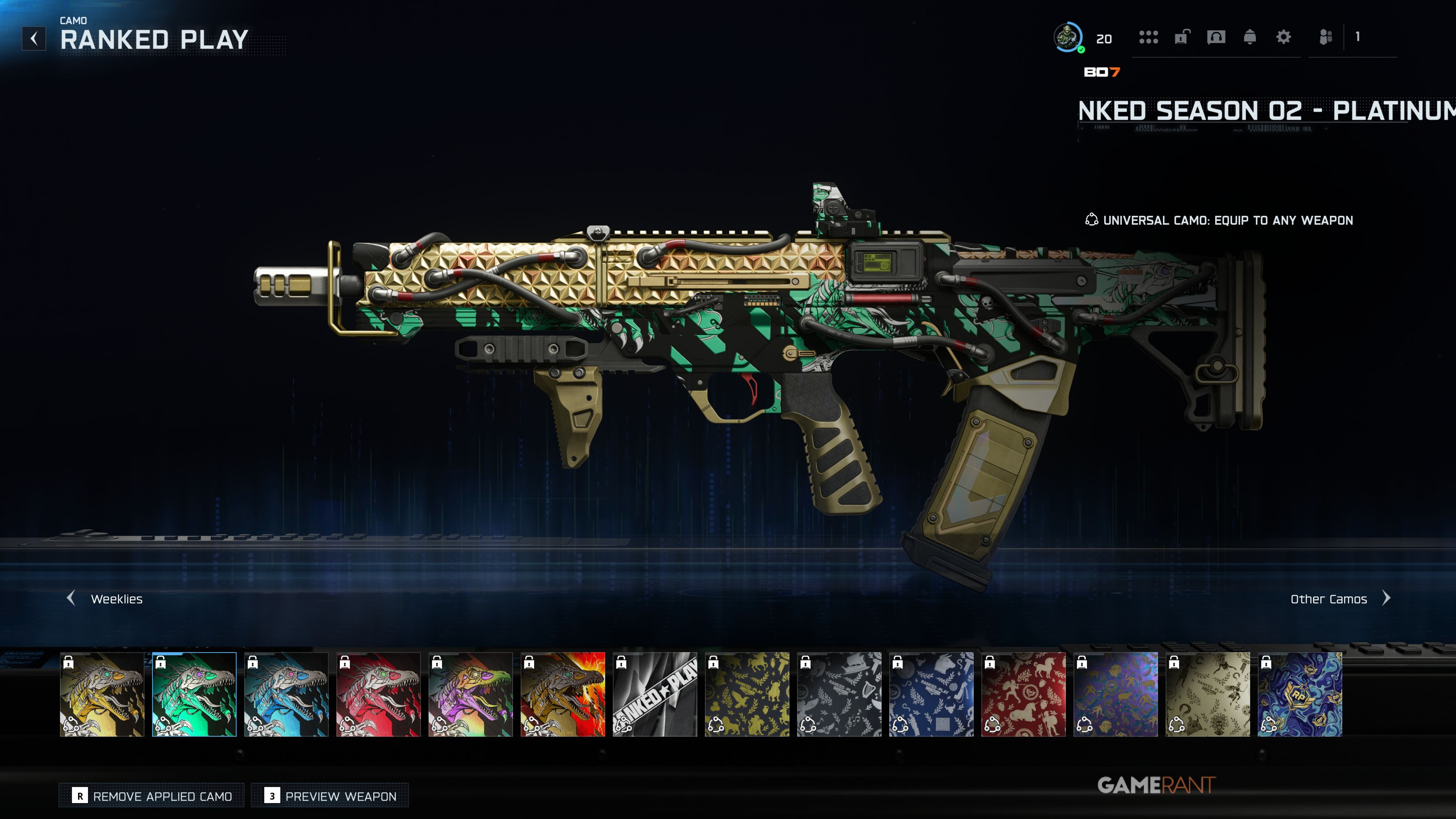Image resolution: width=1456 pixels, height=819 pixels.
Task: Open the notifications bell
Action: click(x=1250, y=37)
